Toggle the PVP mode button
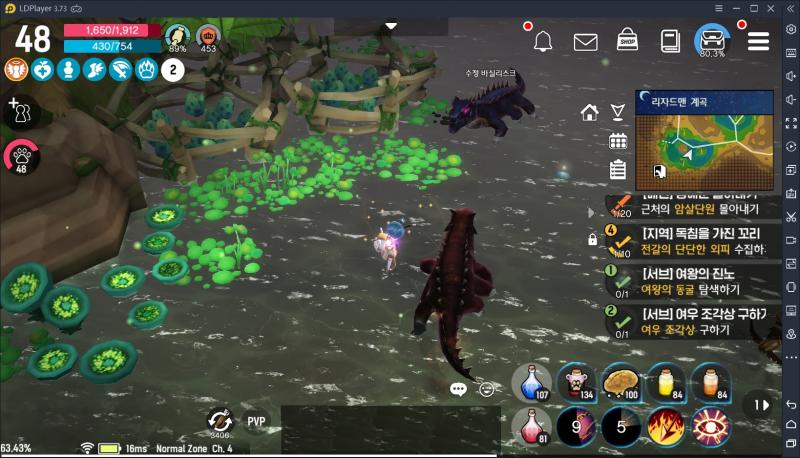 [x=258, y=421]
